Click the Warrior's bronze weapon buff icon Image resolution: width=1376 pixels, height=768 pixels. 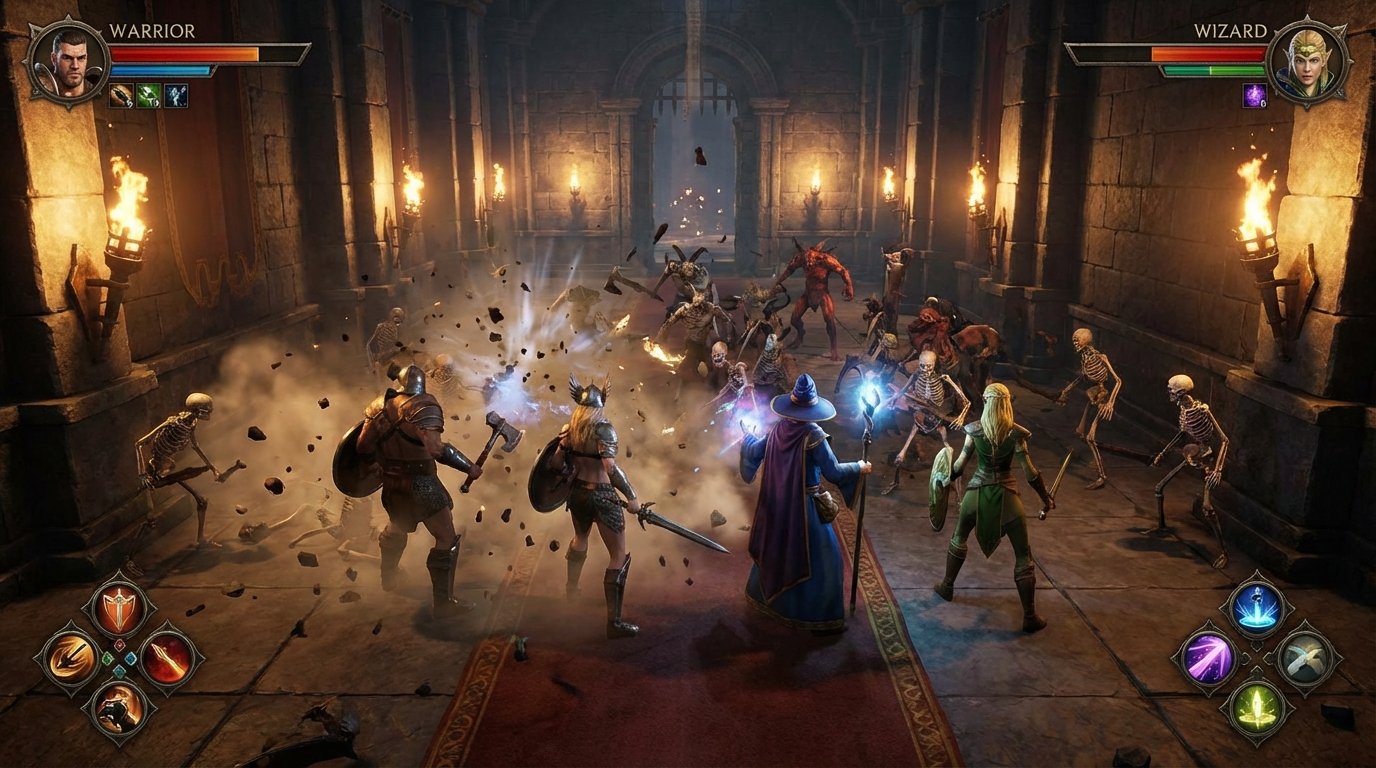[122, 95]
